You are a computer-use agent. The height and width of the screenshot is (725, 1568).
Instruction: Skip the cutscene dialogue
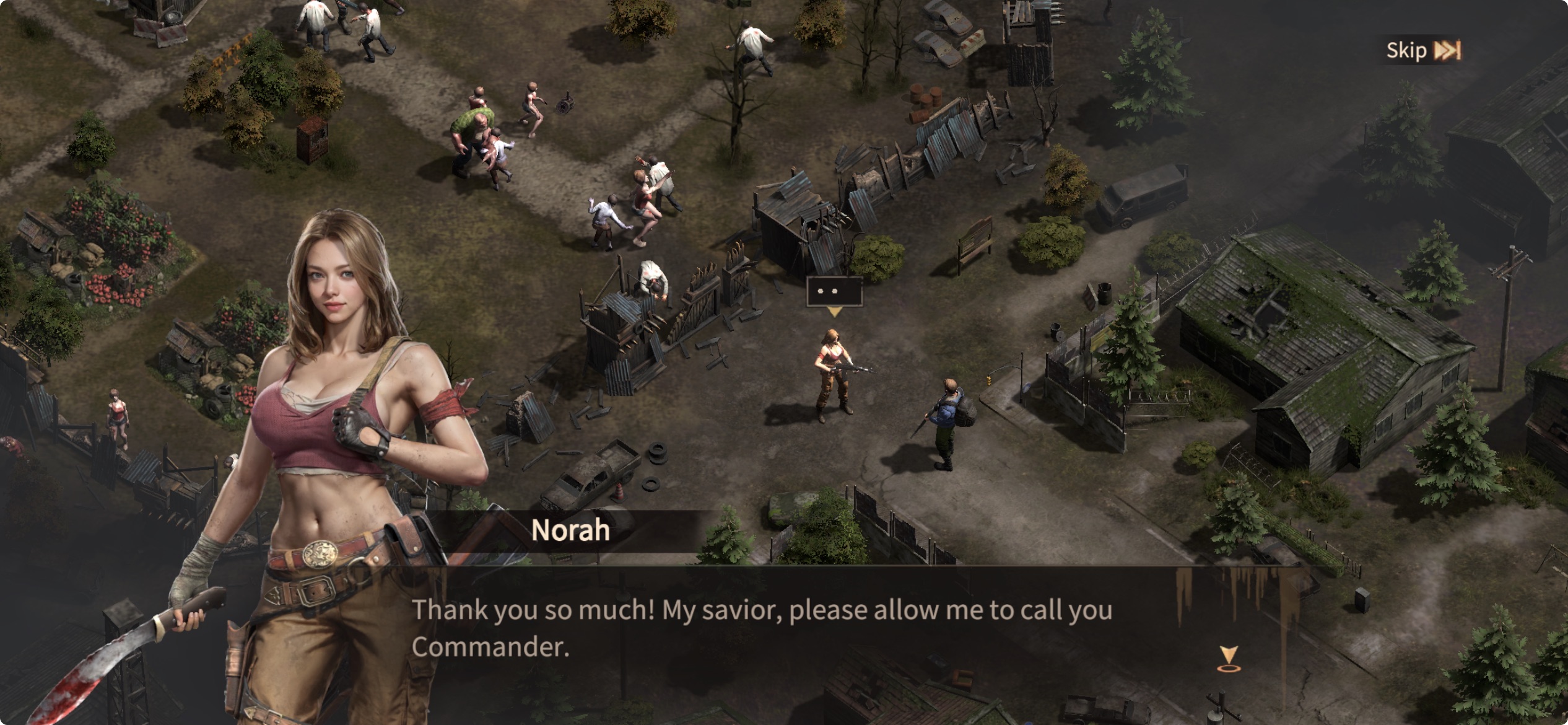(x=1422, y=50)
